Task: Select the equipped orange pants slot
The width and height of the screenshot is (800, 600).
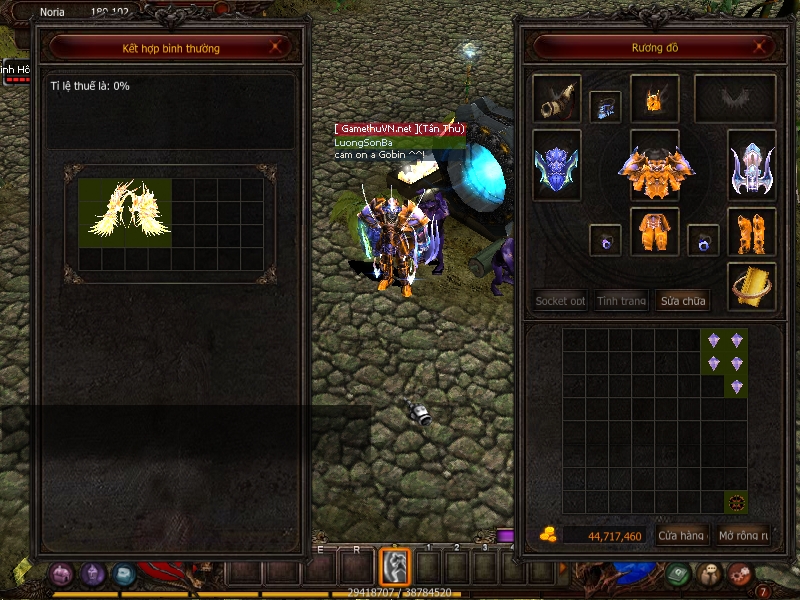Action: [654, 231]
